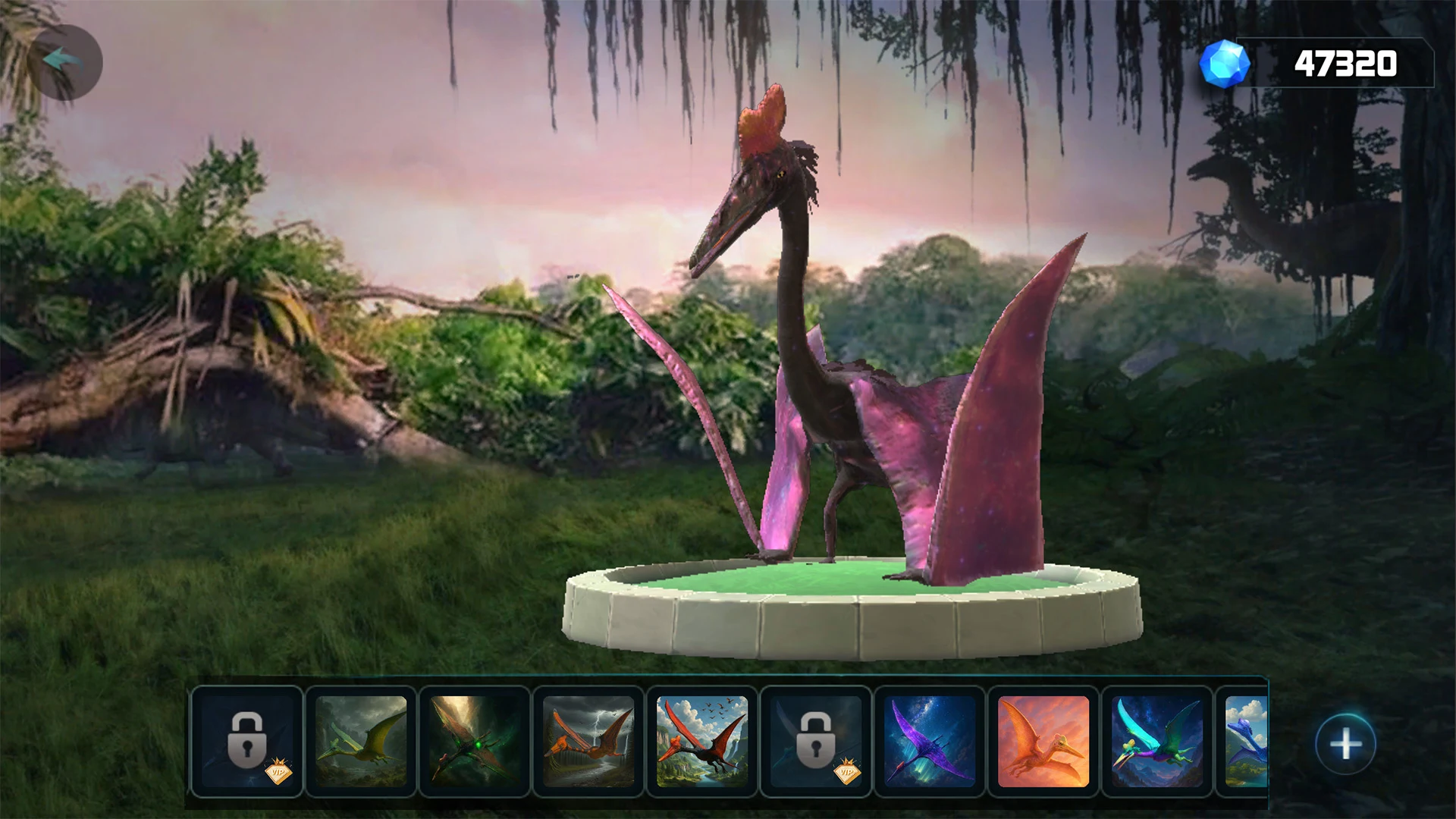
Task: Select the purple galaxy pterosaur skin
Action: click(x=930, y=742)
